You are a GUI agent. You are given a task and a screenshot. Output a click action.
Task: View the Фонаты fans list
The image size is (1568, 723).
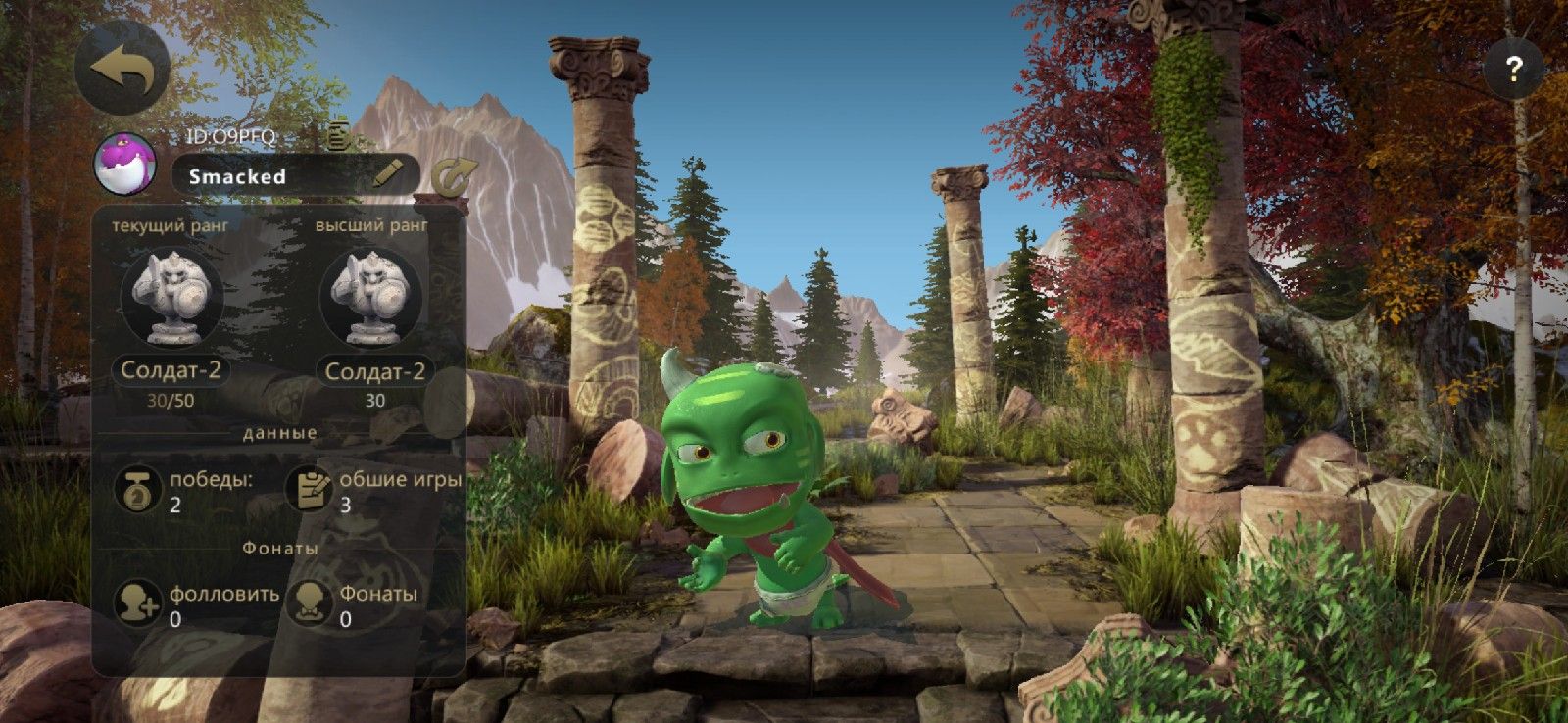tap(310, 602)
